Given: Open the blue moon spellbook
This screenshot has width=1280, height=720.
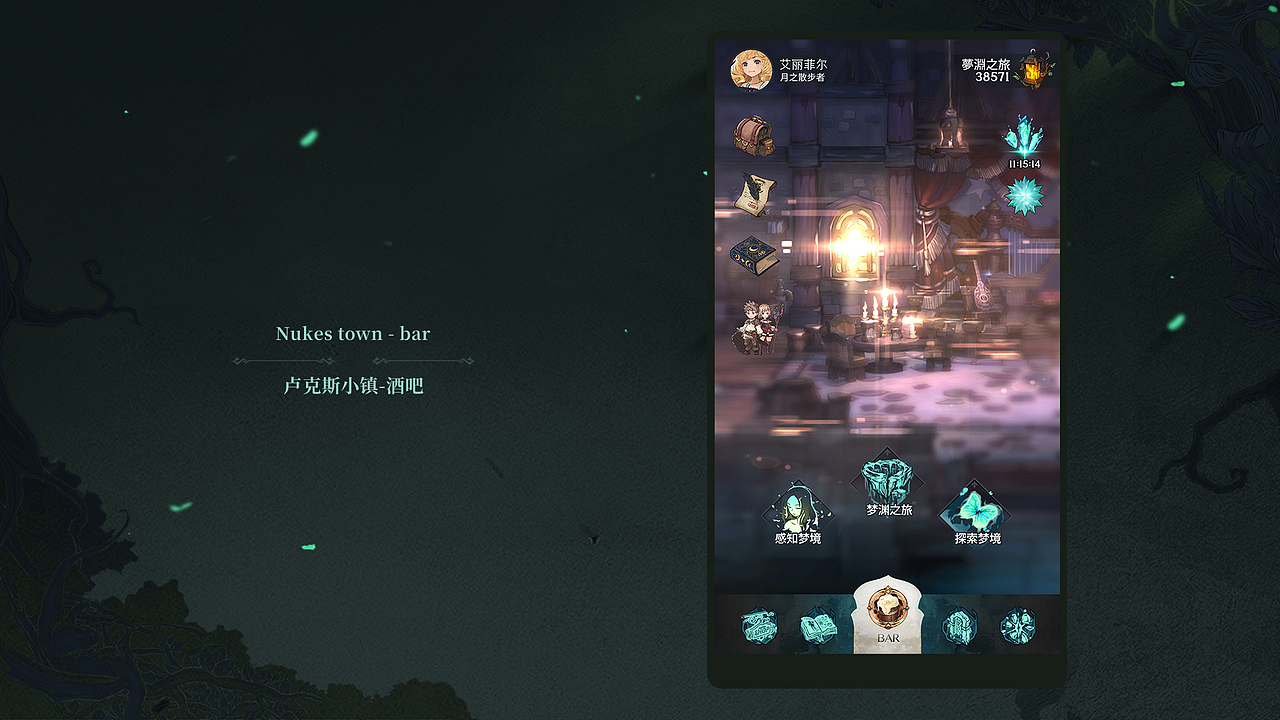Looking at the screenshot, I should (x=753, y=256).
